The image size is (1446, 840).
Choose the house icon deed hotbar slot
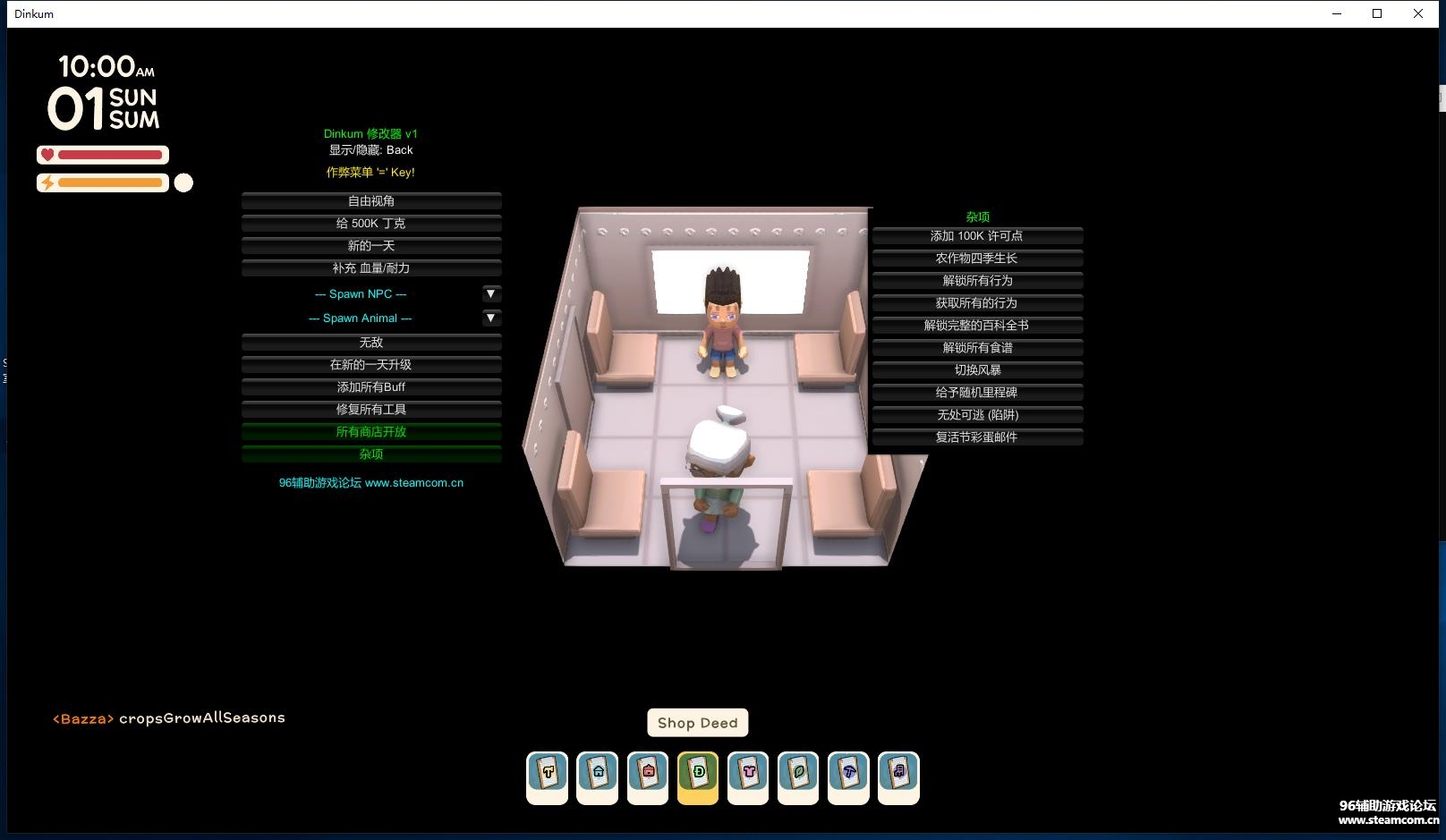coord(598,776)
